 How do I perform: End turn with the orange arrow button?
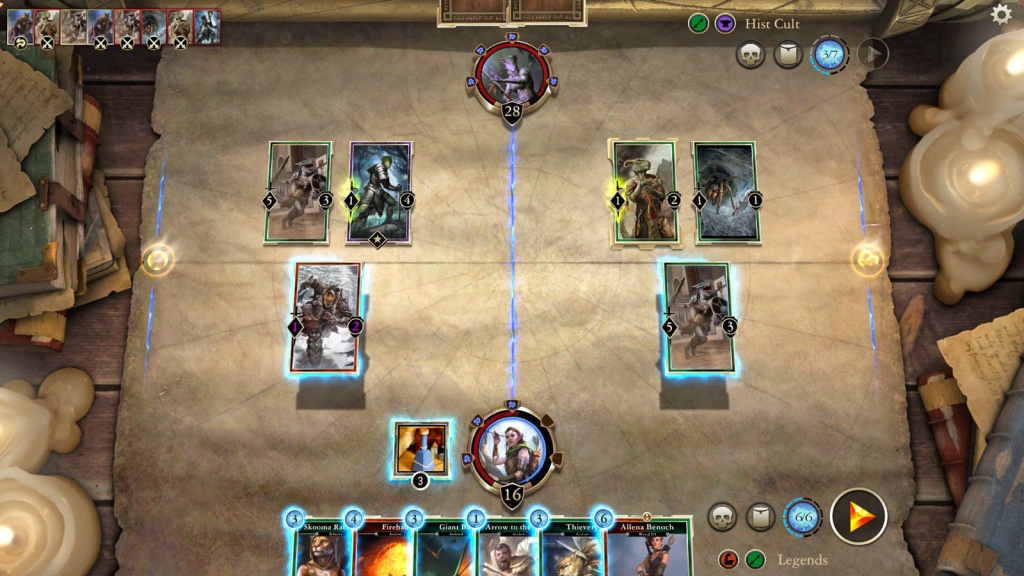858,517
